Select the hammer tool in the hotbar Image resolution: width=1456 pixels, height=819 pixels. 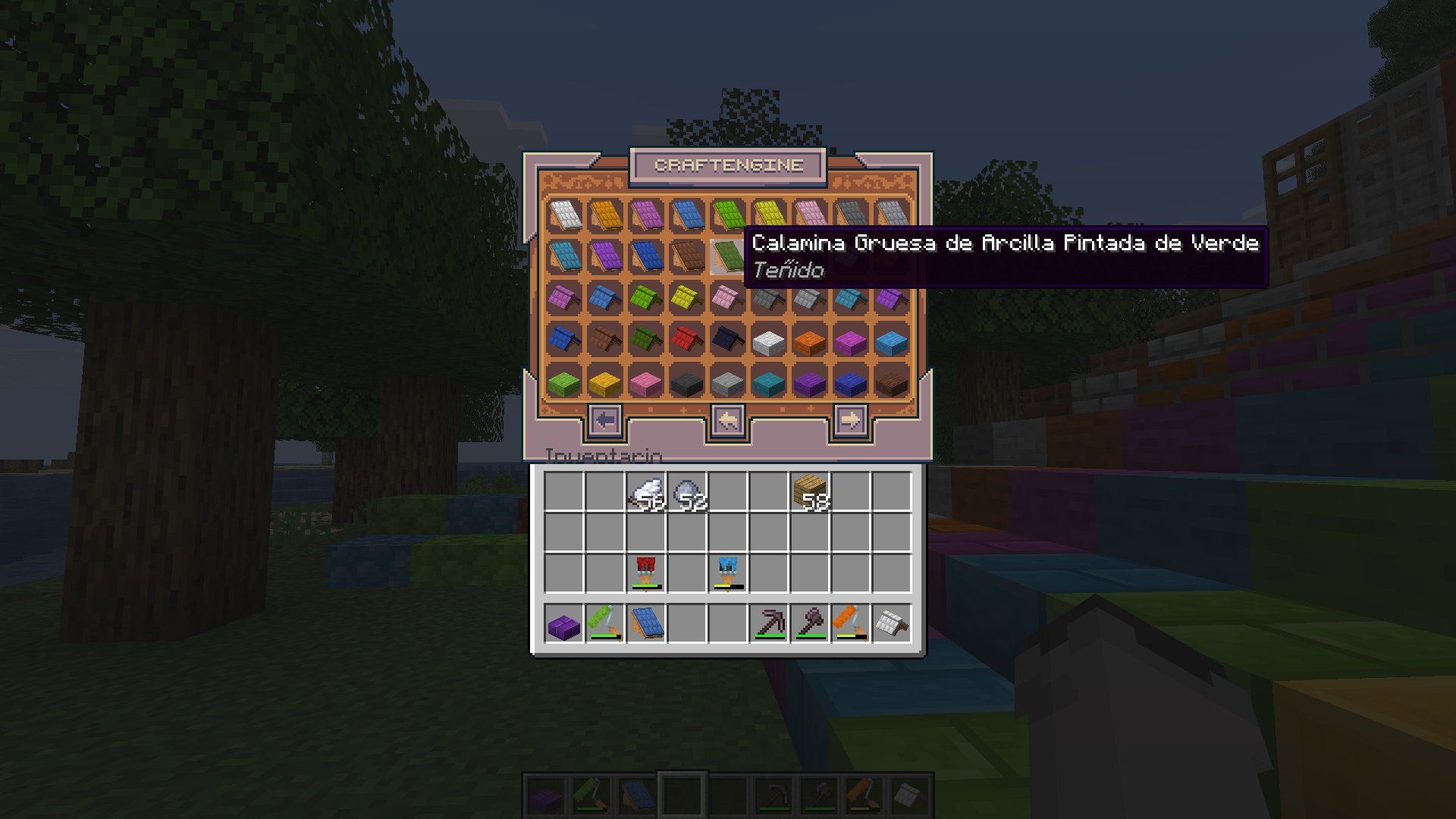coord(808,623)
